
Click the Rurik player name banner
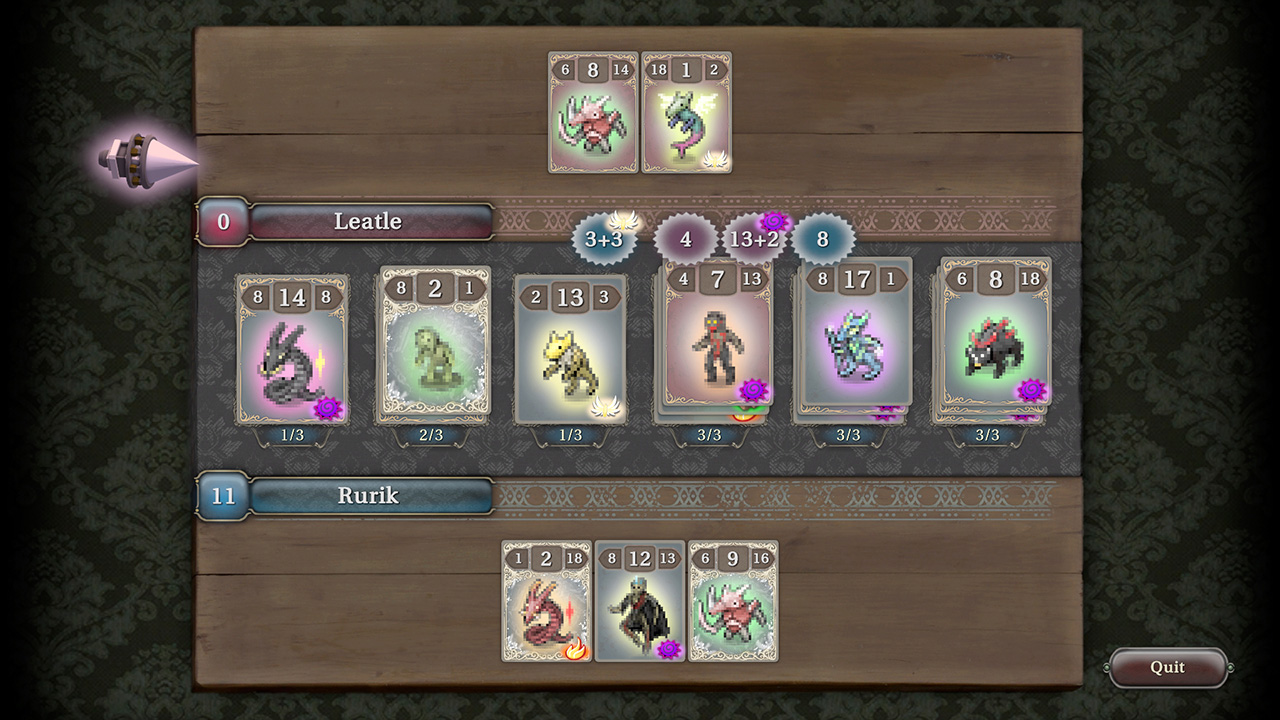368,496
